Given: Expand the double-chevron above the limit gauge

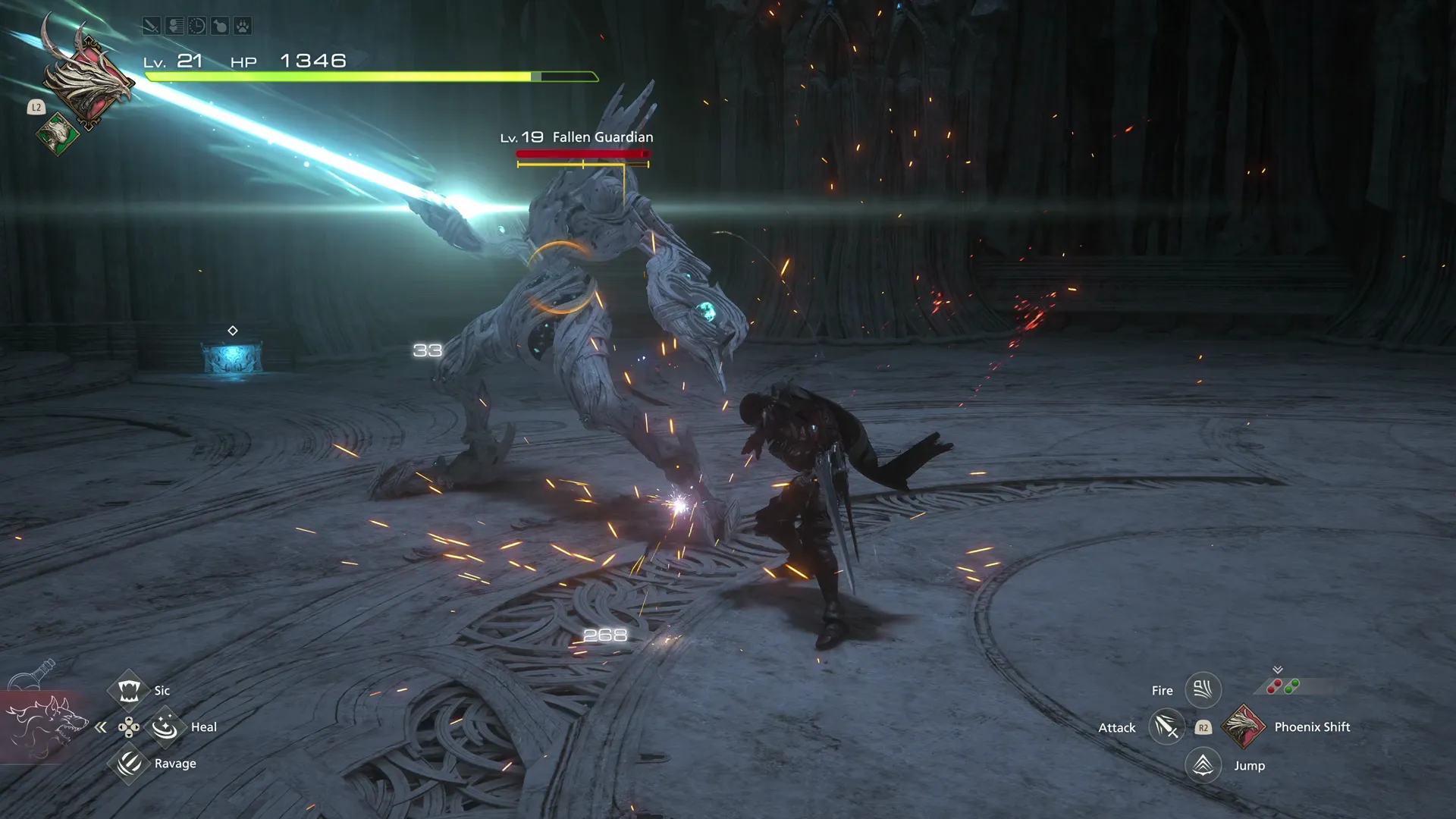Looking at the screenshot, I should tap(1276, 669).
